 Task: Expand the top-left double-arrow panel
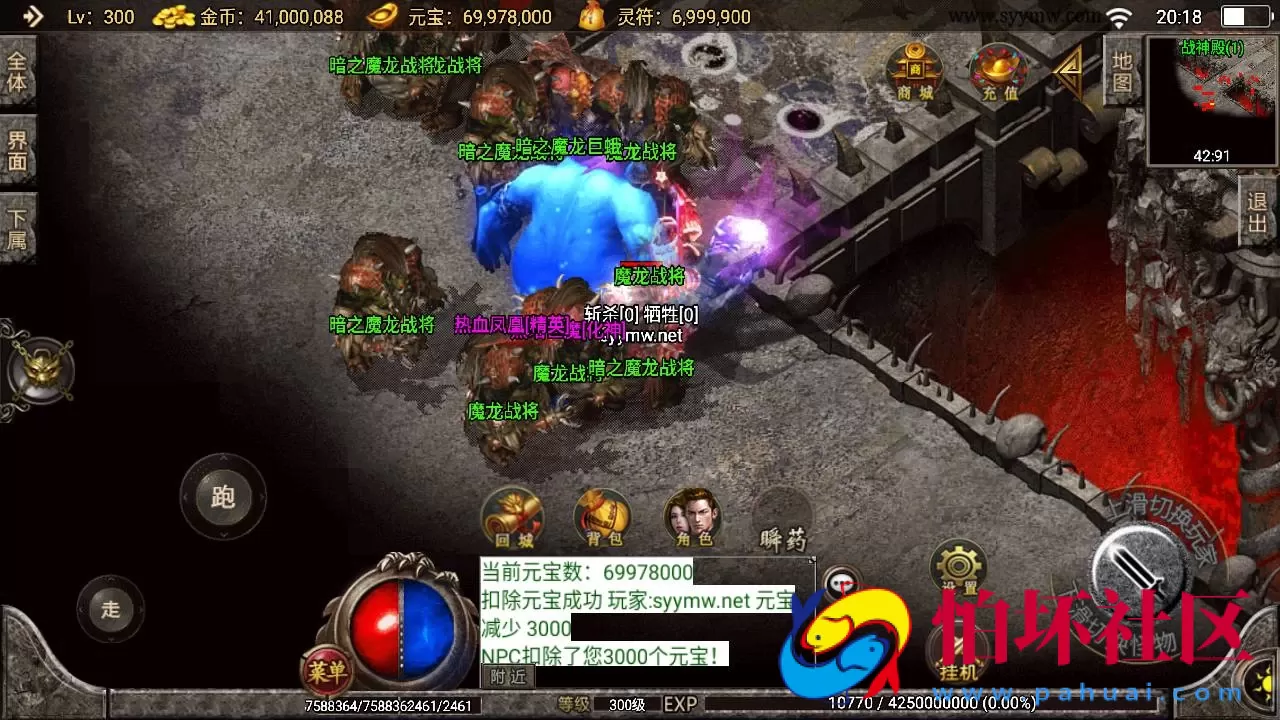[x=31, y=16]
